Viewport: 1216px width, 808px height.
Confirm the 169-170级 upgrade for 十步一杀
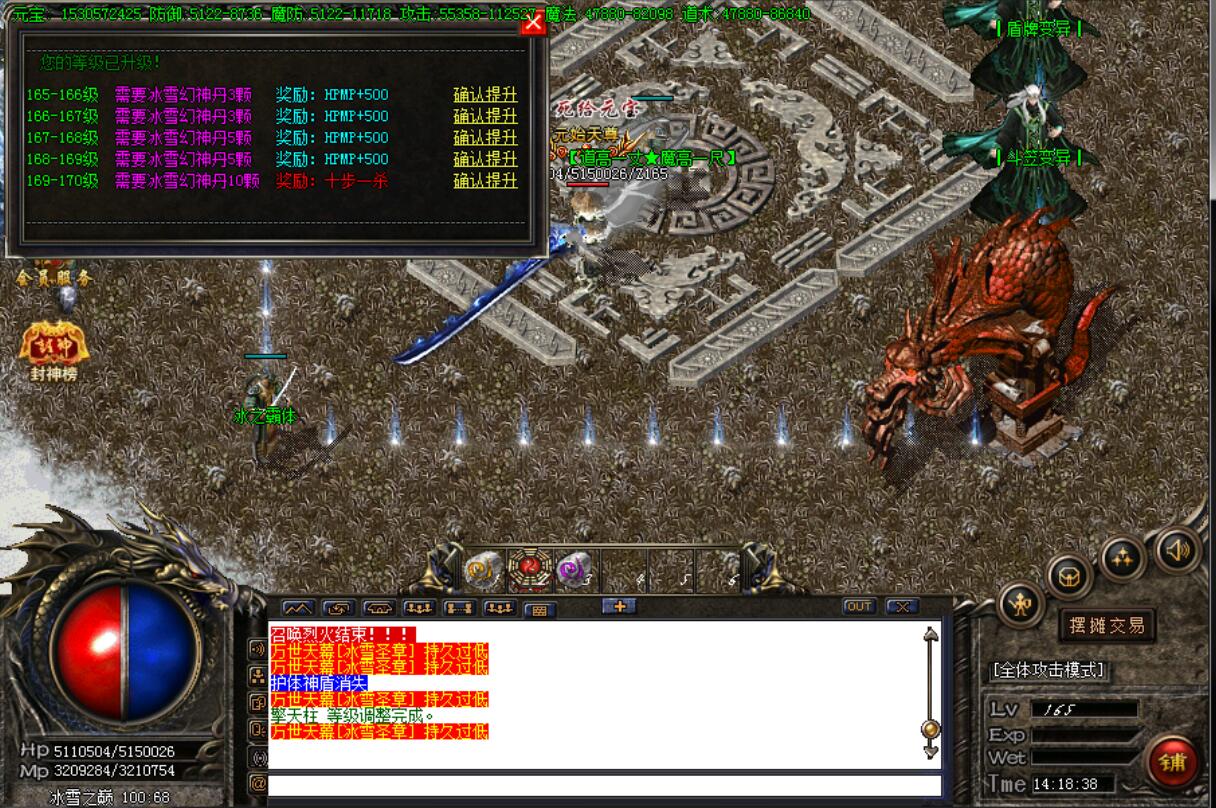point(485,181)
